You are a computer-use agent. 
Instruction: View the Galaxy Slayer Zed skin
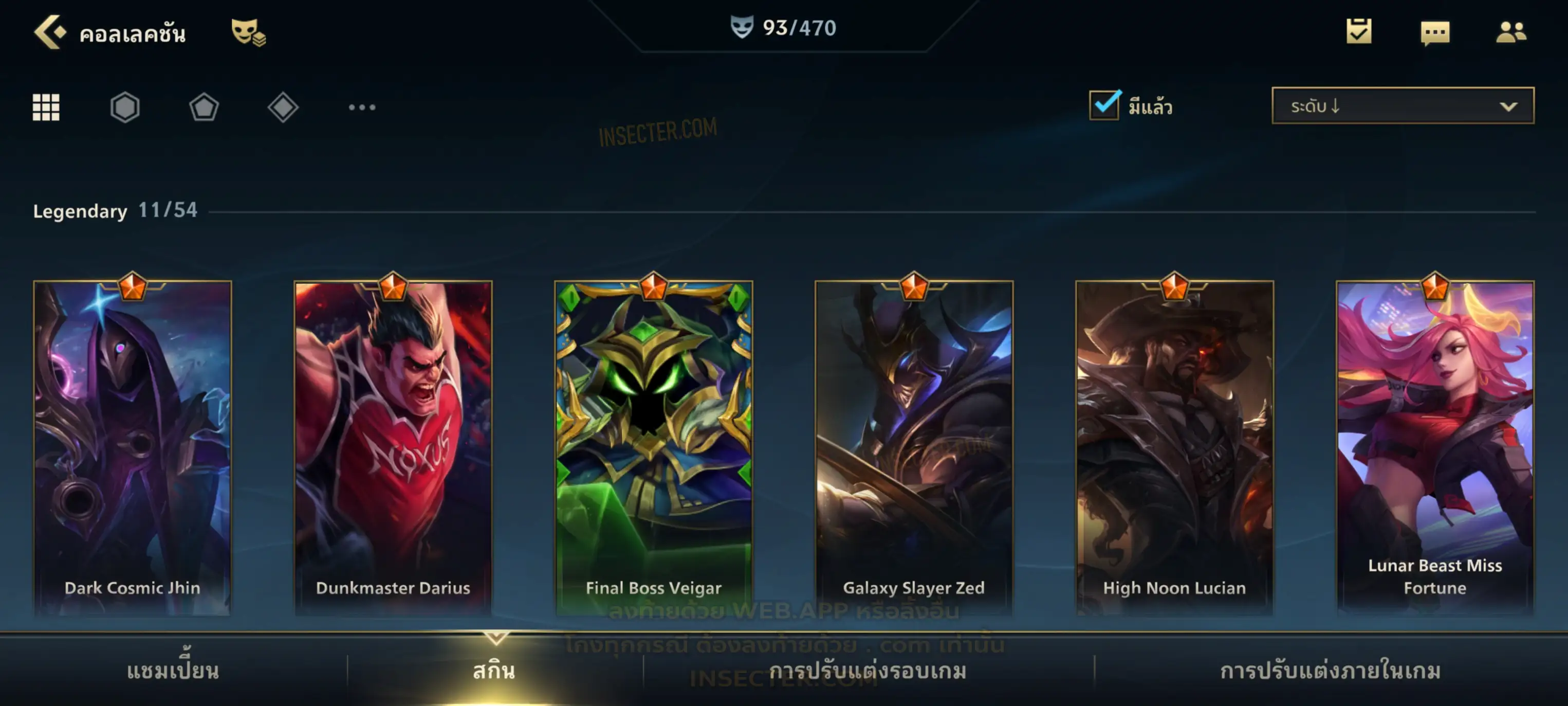point(914,448)
